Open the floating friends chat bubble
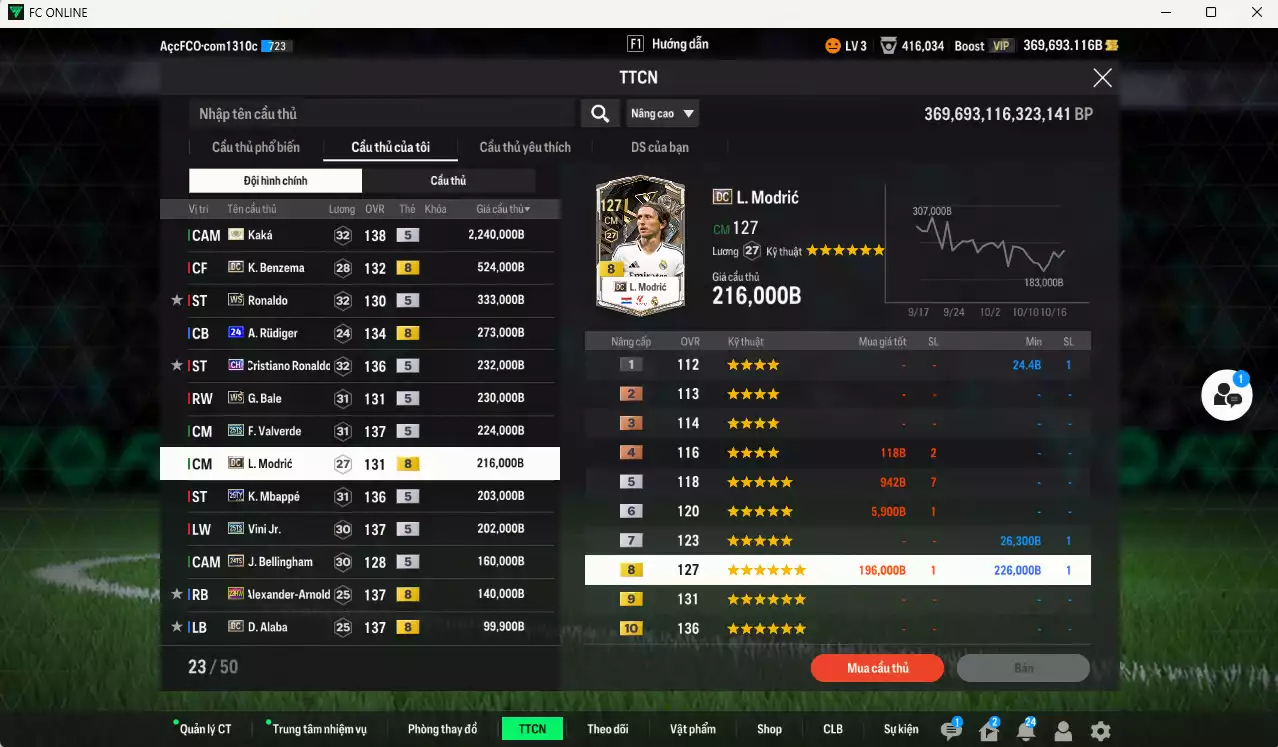This screenshot has height=747, width=1278. (x=1227, y=396)
